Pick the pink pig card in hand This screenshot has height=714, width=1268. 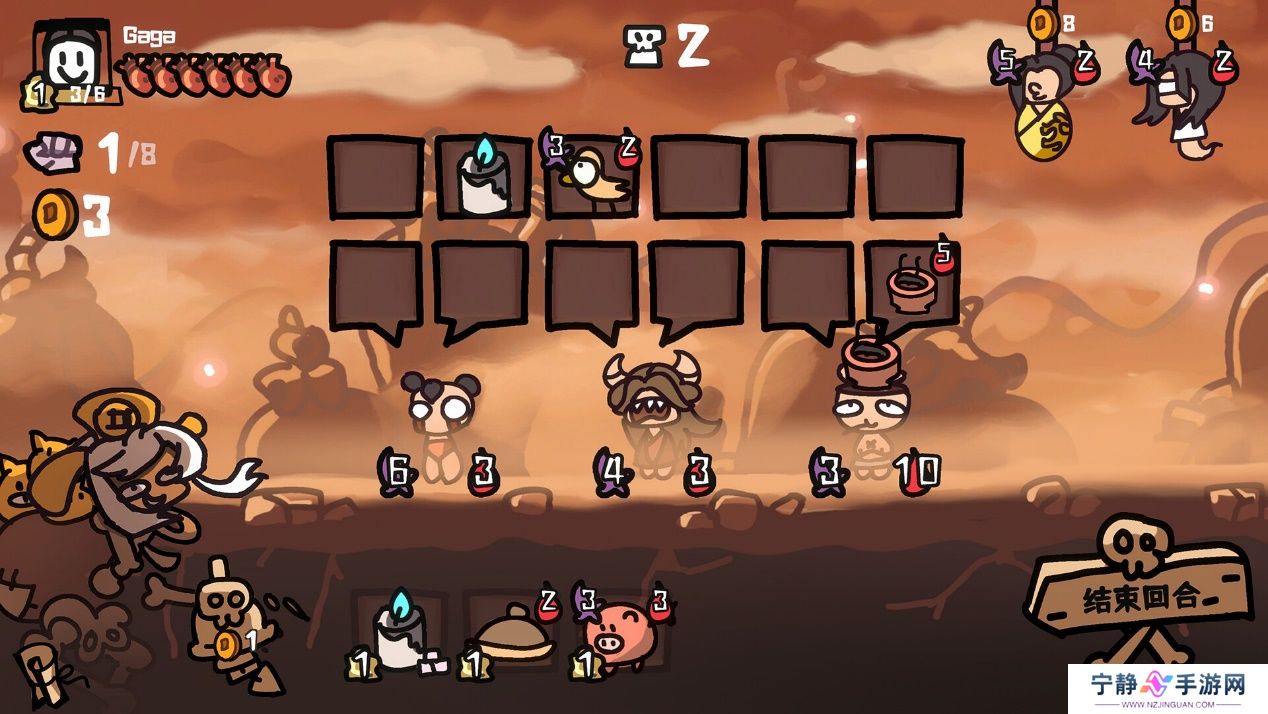coord(621,633)
